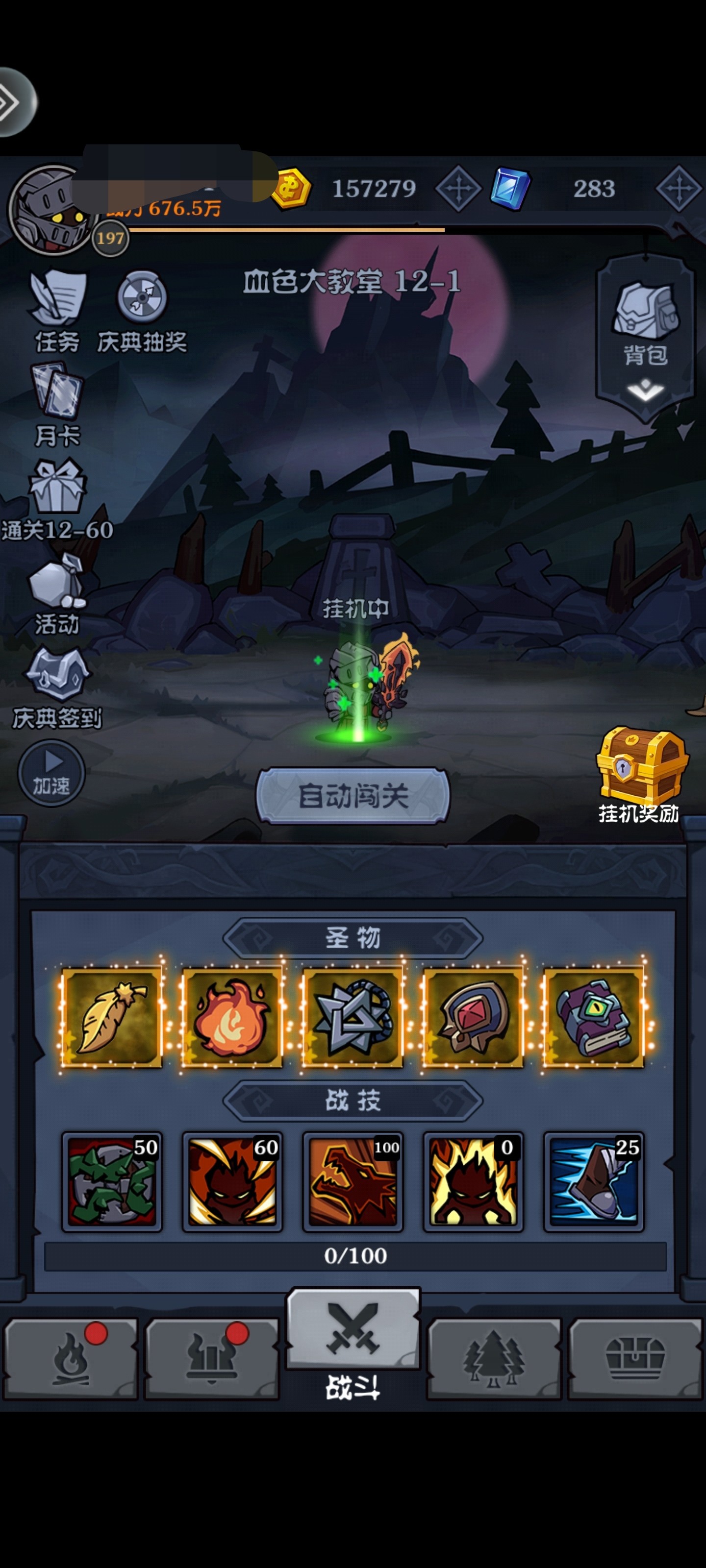The image size is (706, 1568).
Task: Click the 0/100 progress bar
Action: click(352, 1256)
